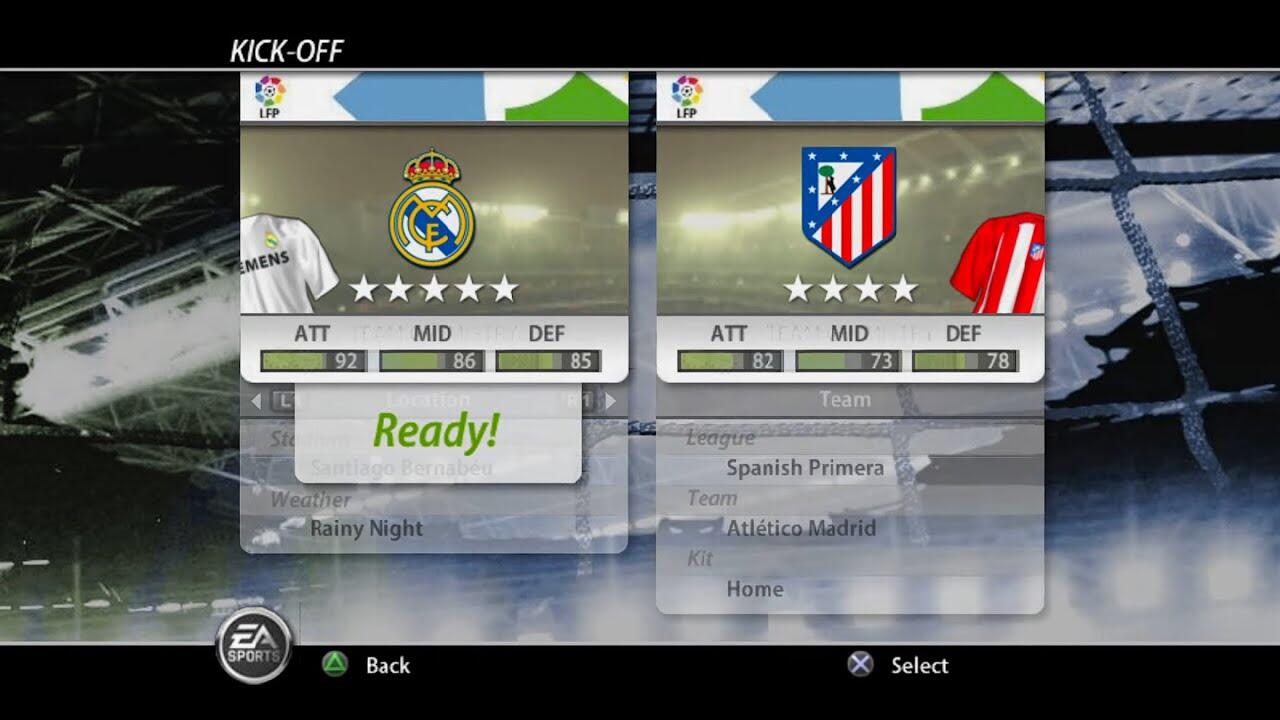Click the Atlético Madrid club crest
1280x720 pixels.
849,206
